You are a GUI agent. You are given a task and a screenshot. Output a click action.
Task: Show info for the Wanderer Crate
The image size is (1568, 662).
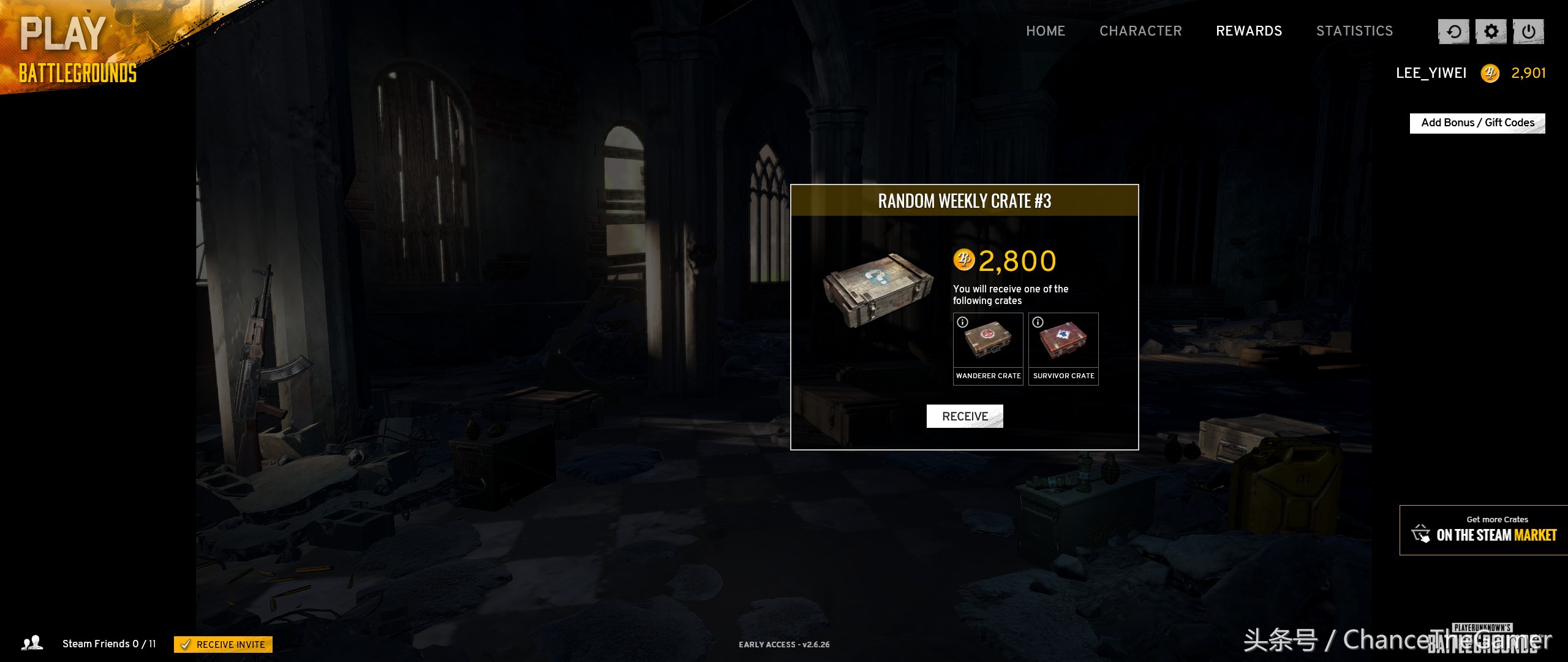(x=963, y=322)
